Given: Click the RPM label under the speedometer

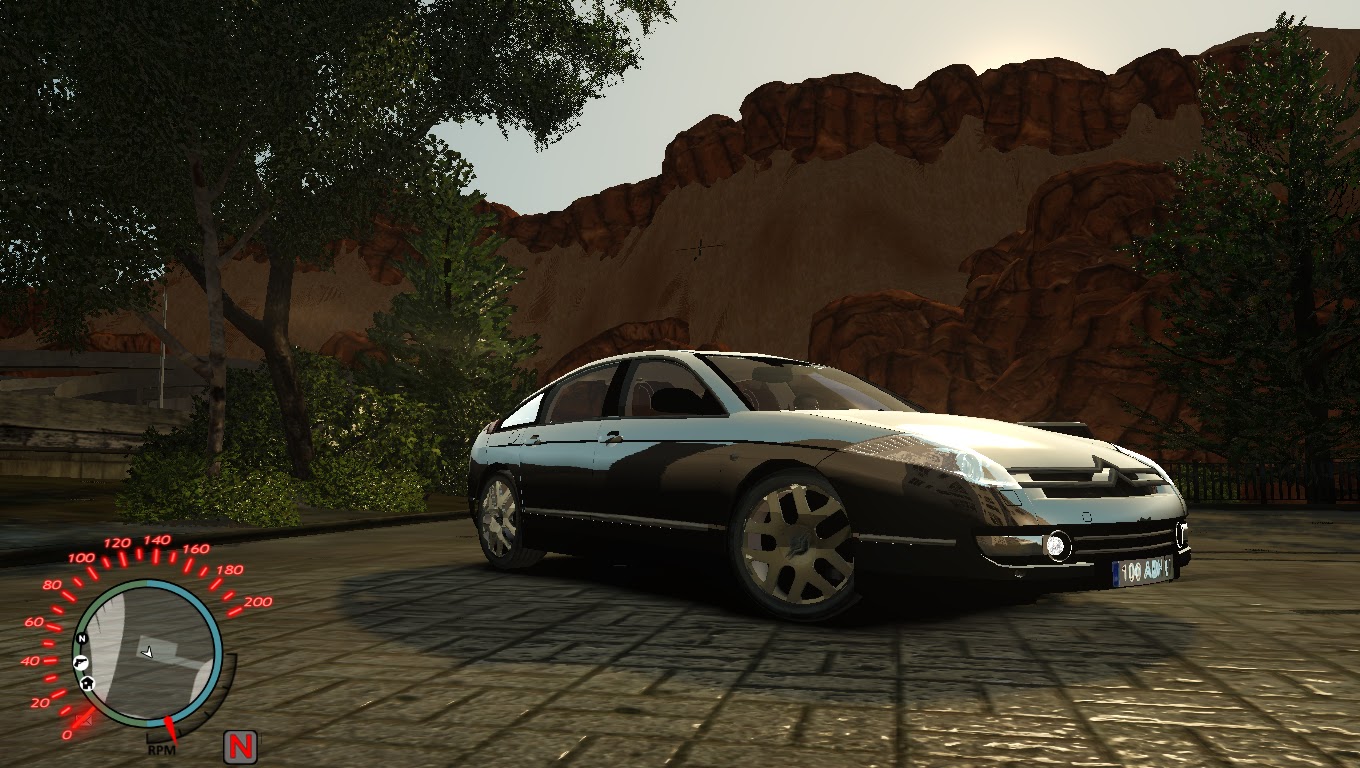Looking at the screenshot, I should click(x=160, y=750).
